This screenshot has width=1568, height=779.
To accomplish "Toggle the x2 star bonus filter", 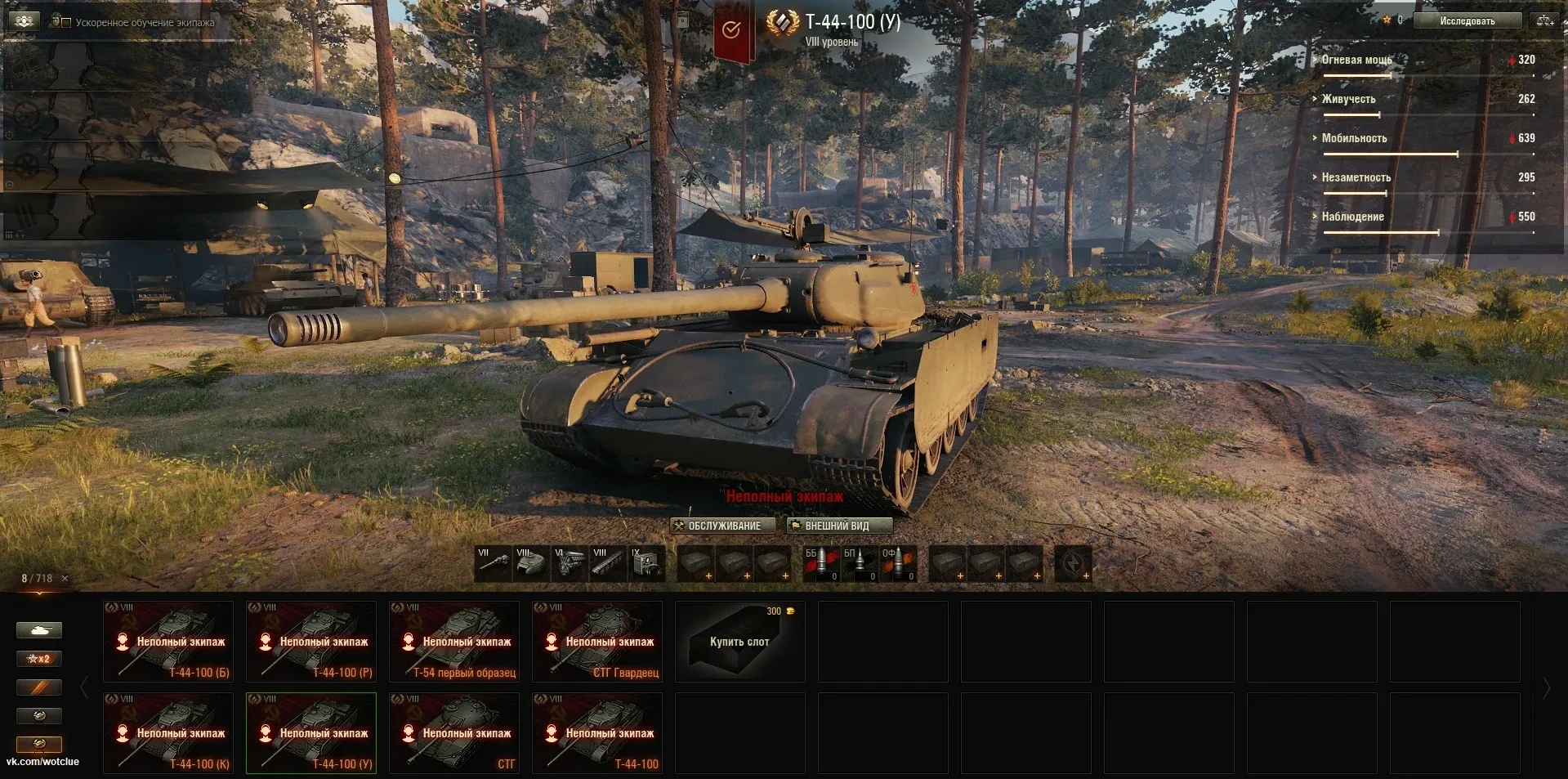I will [39, 659].
